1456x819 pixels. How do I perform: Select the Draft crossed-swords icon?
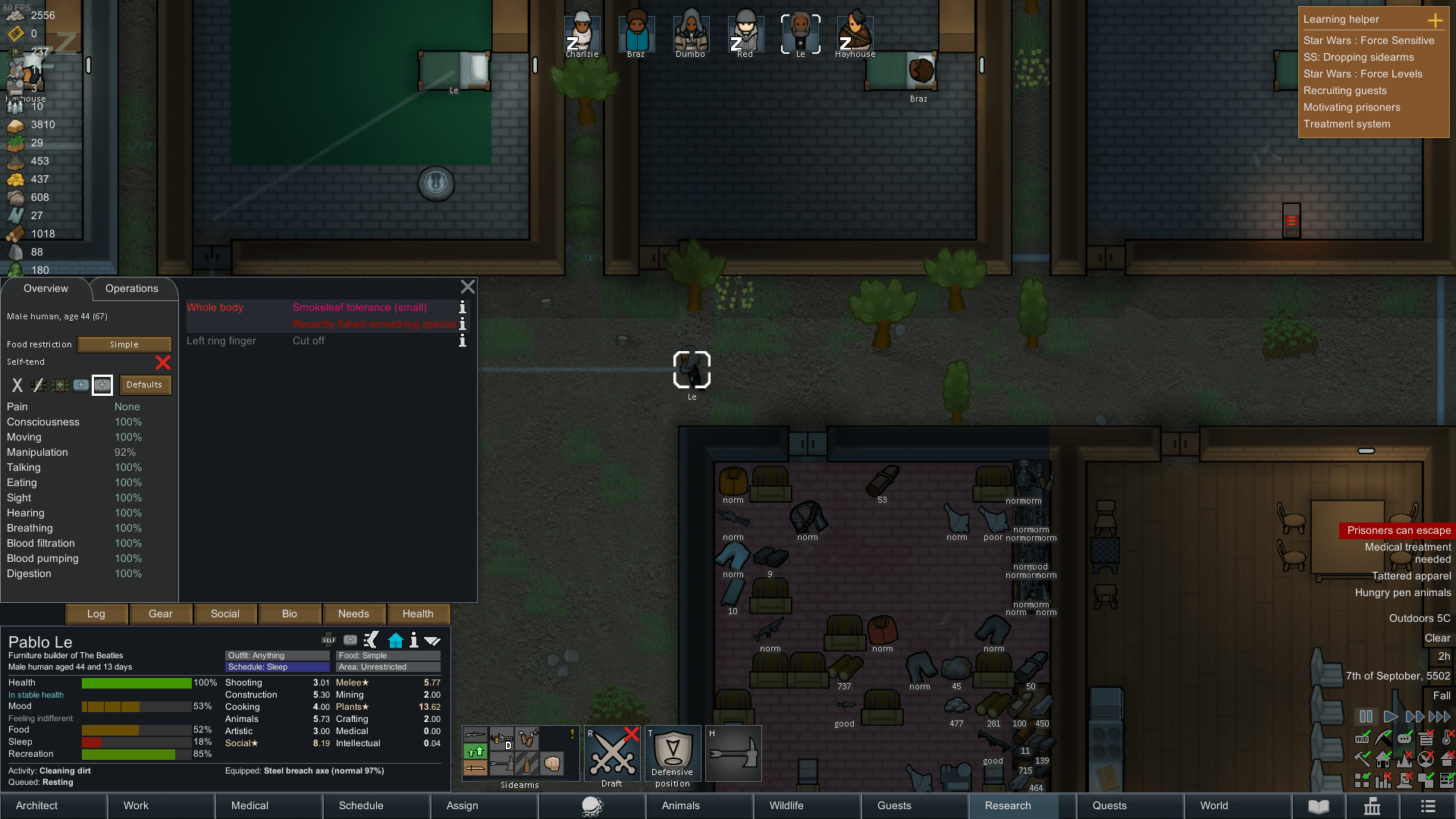[611, 753]
